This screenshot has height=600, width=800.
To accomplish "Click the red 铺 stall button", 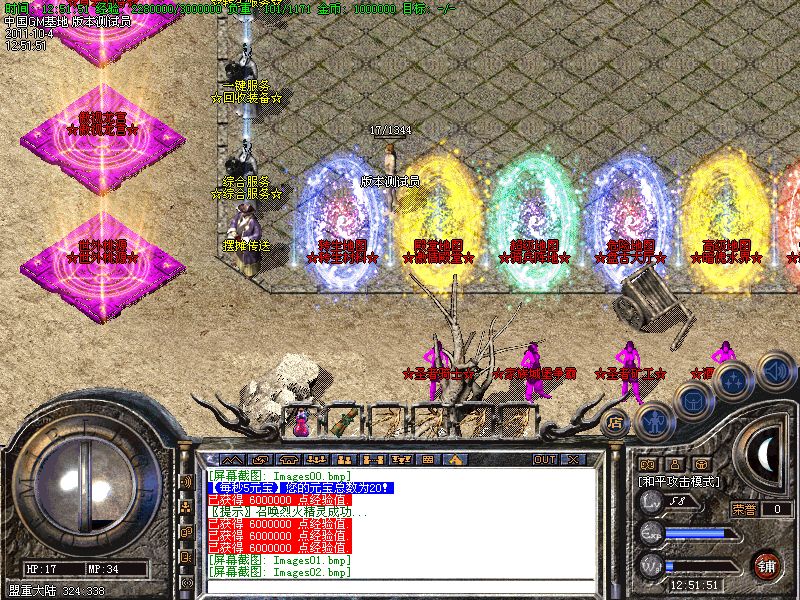I will coord(766,564).
